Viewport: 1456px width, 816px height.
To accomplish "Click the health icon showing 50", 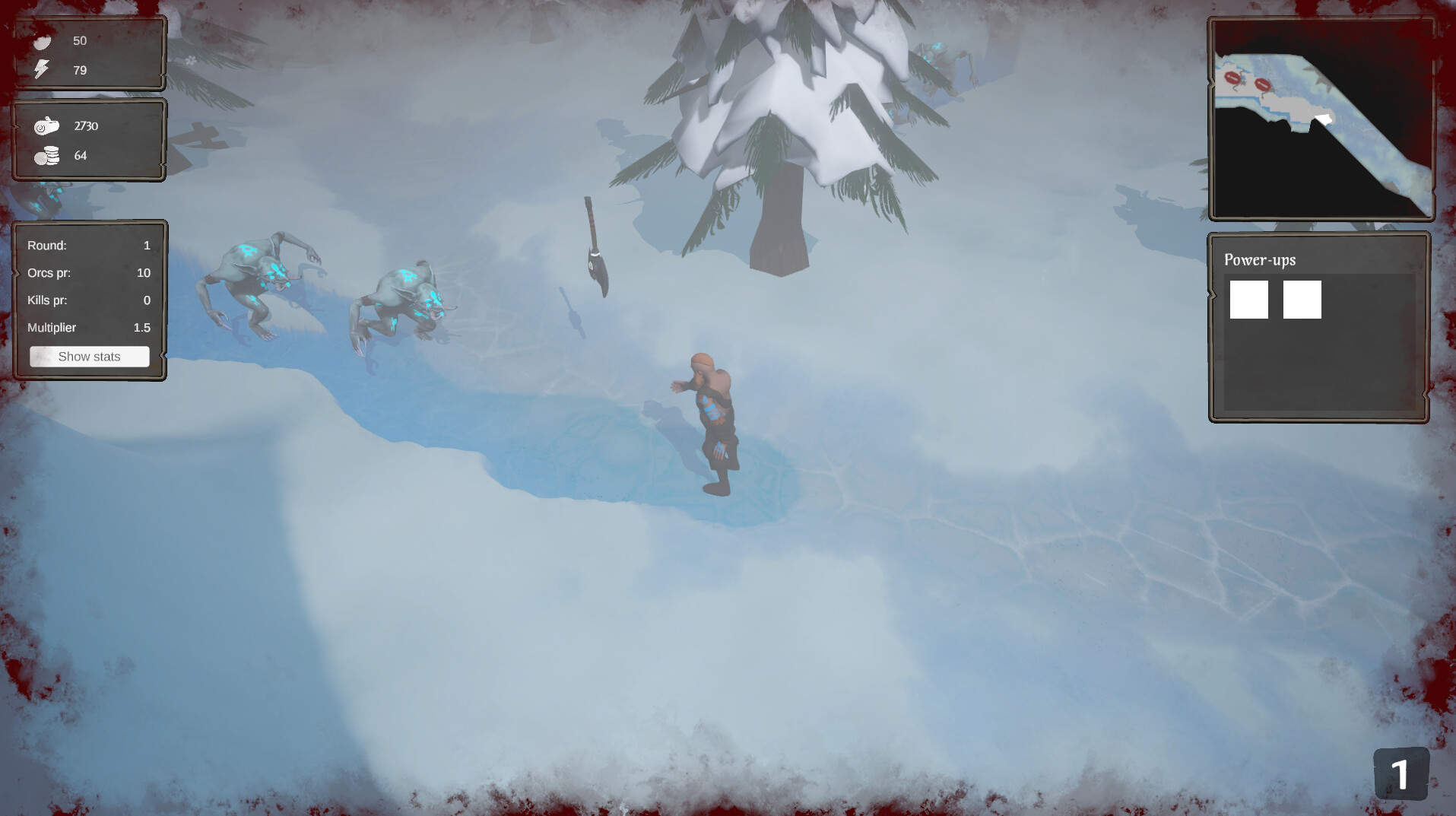I will (43, 43).
